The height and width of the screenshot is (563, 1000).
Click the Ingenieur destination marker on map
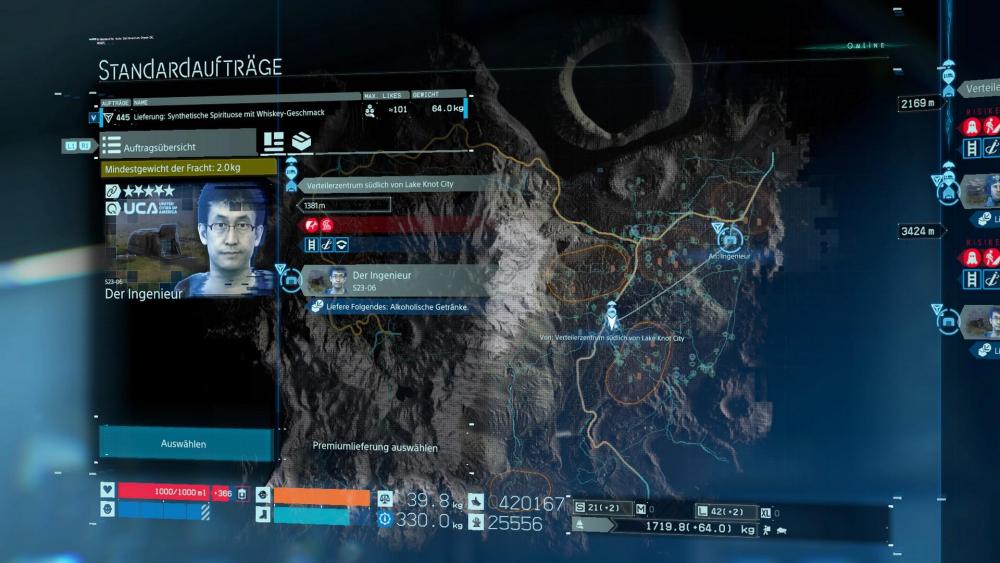pyautogui.click(x=729, y=237)
